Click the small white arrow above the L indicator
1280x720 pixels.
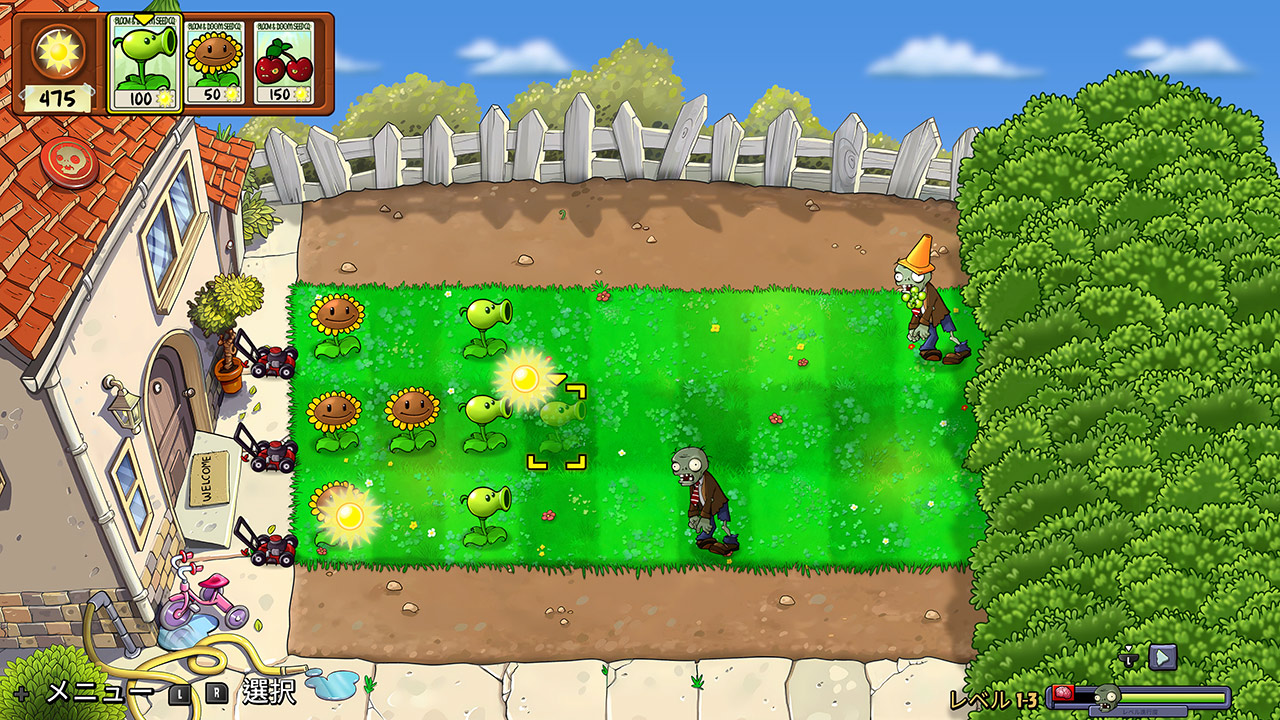click(1128, 648)
